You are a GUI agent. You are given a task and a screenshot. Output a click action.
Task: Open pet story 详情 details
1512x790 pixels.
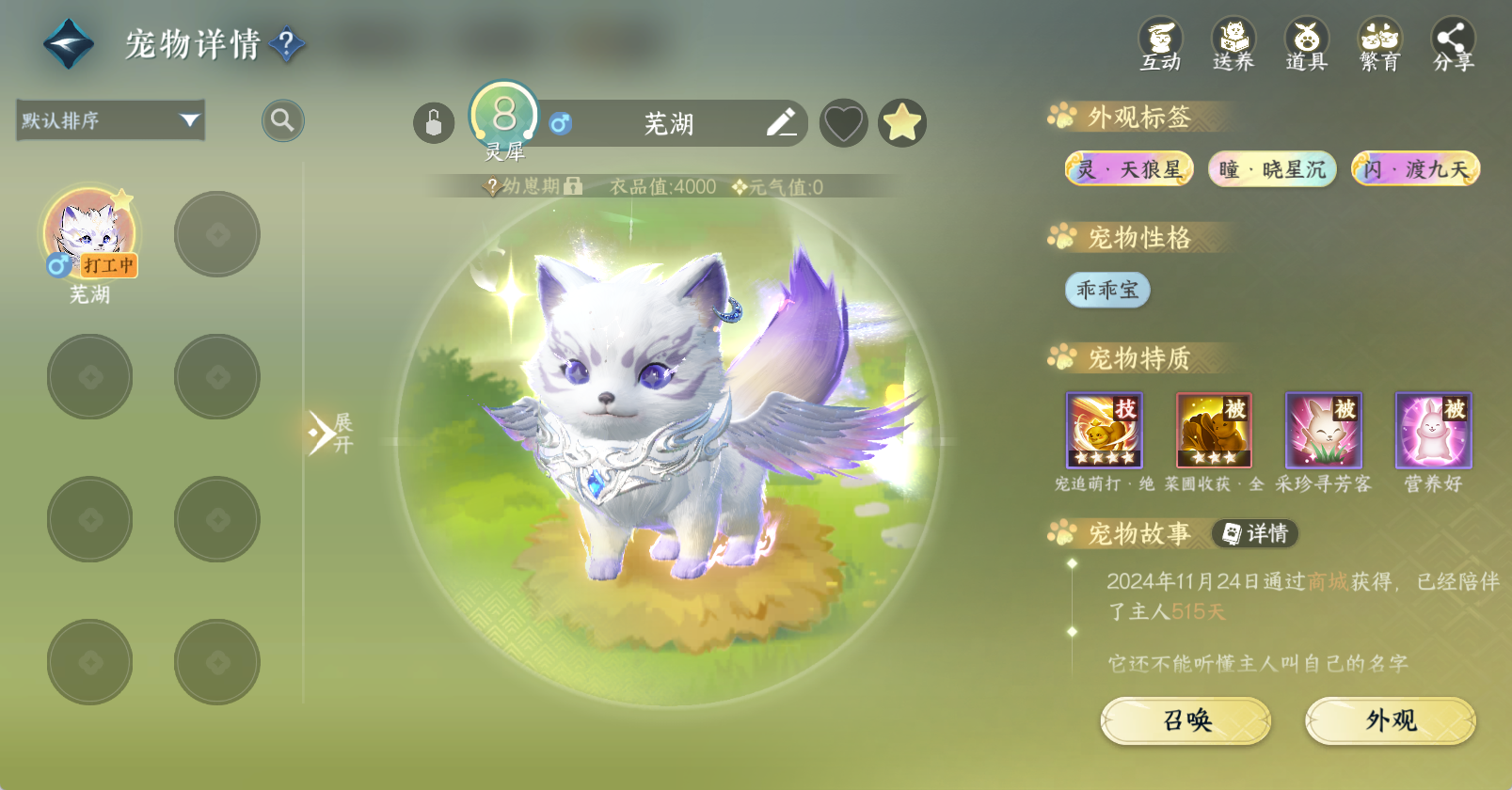1255,534
